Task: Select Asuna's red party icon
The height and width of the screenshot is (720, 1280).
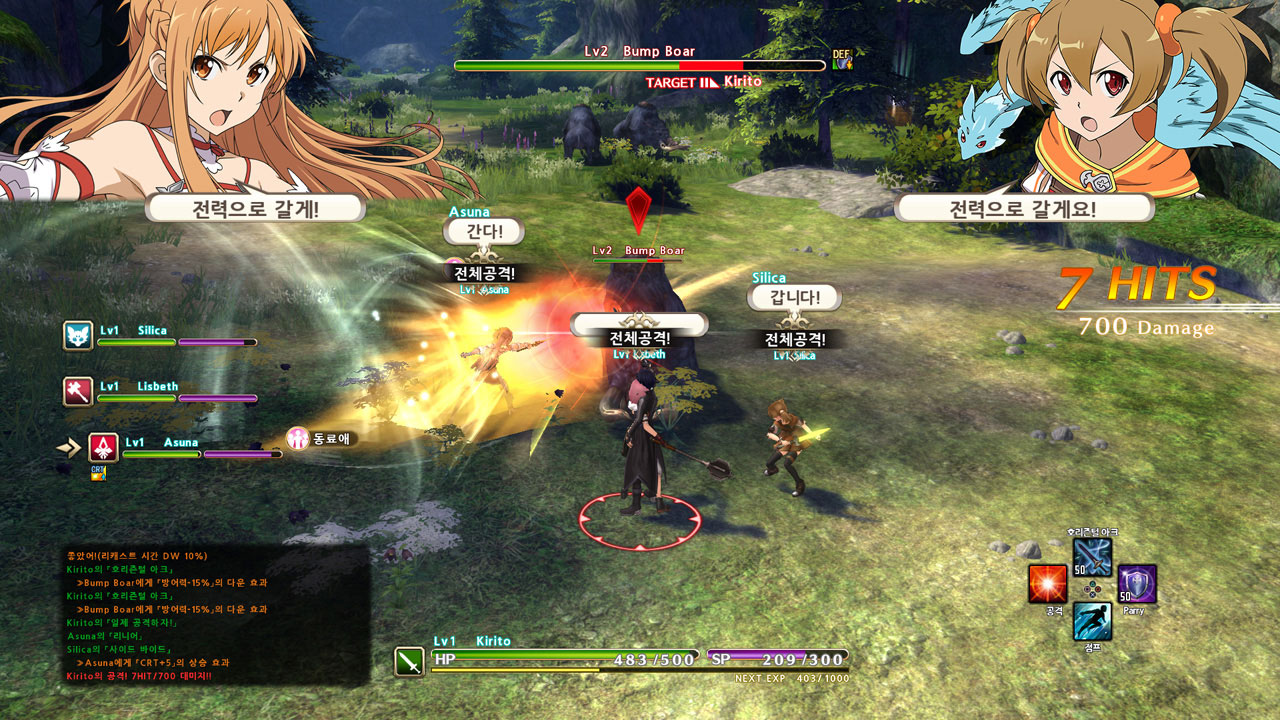Action: pos(103,447)
